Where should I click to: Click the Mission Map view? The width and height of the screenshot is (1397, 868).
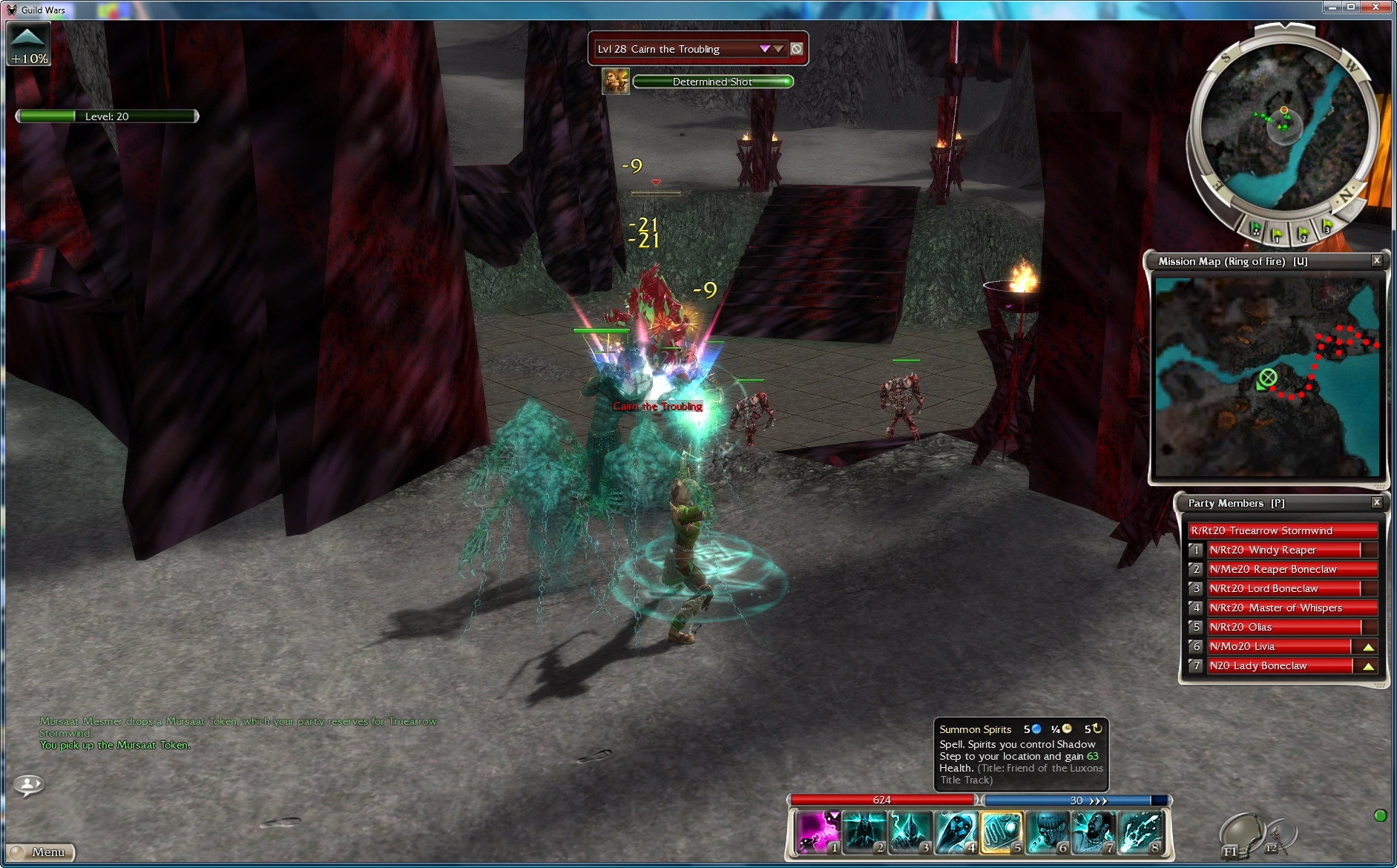pyautogui.click(x=1267, y=377)
